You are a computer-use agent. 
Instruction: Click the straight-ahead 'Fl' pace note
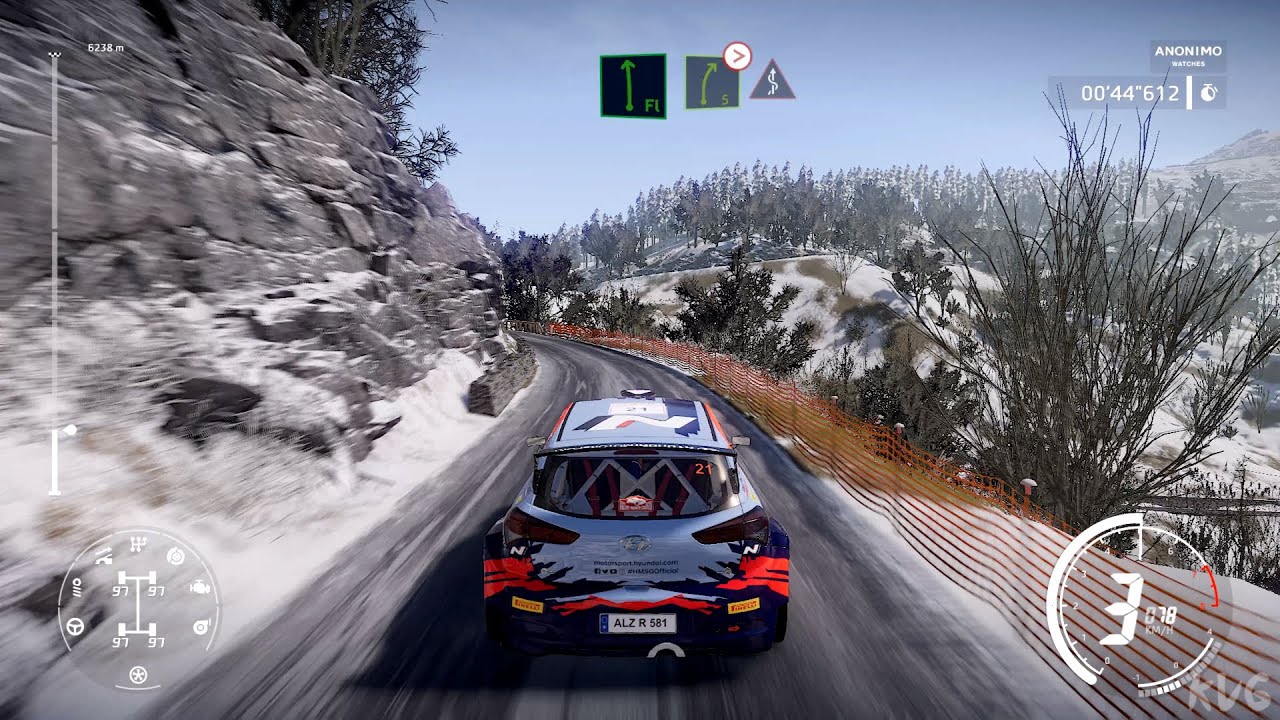pyautogui.click(x=632, y=86)
